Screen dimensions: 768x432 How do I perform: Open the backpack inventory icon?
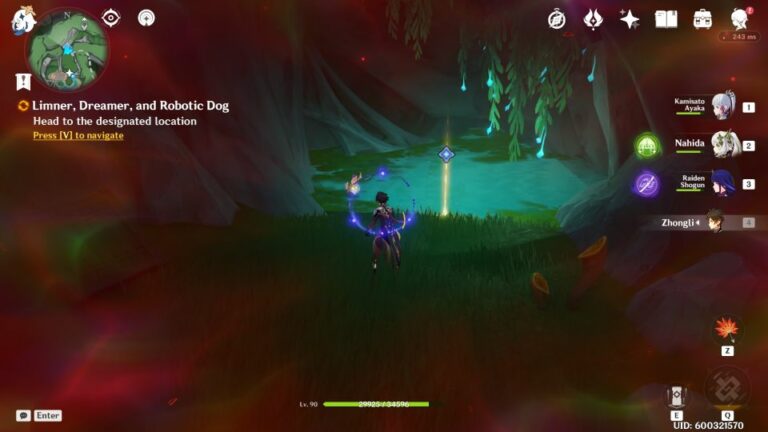coord(703,19)
